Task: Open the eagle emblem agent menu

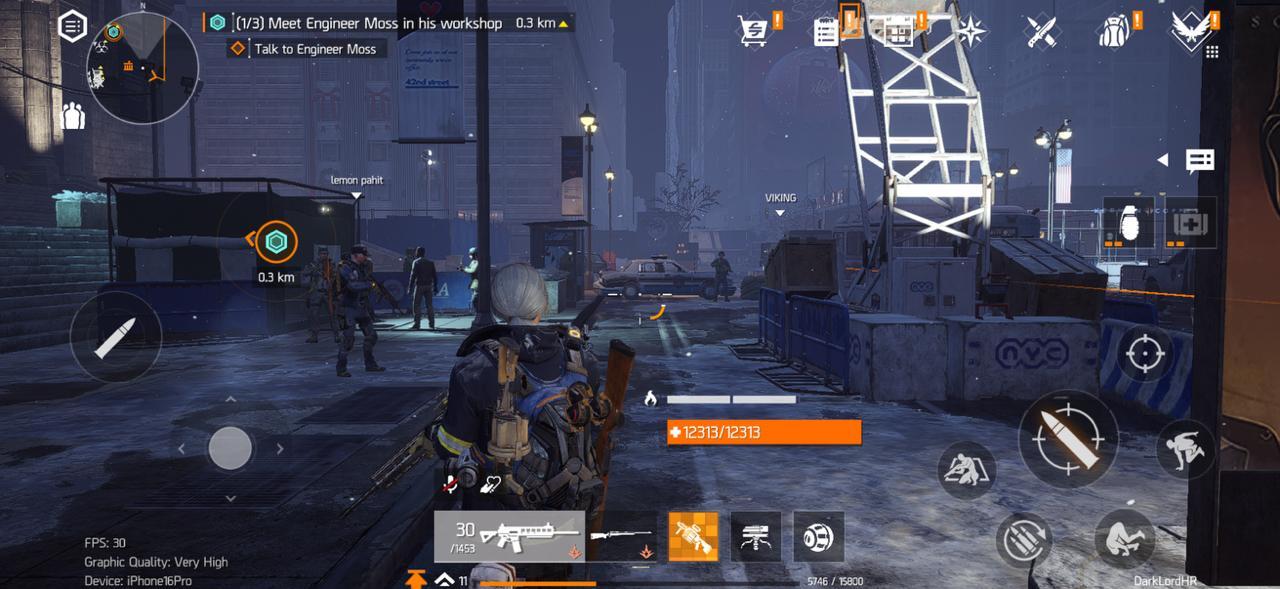Action: point(1189,30)
